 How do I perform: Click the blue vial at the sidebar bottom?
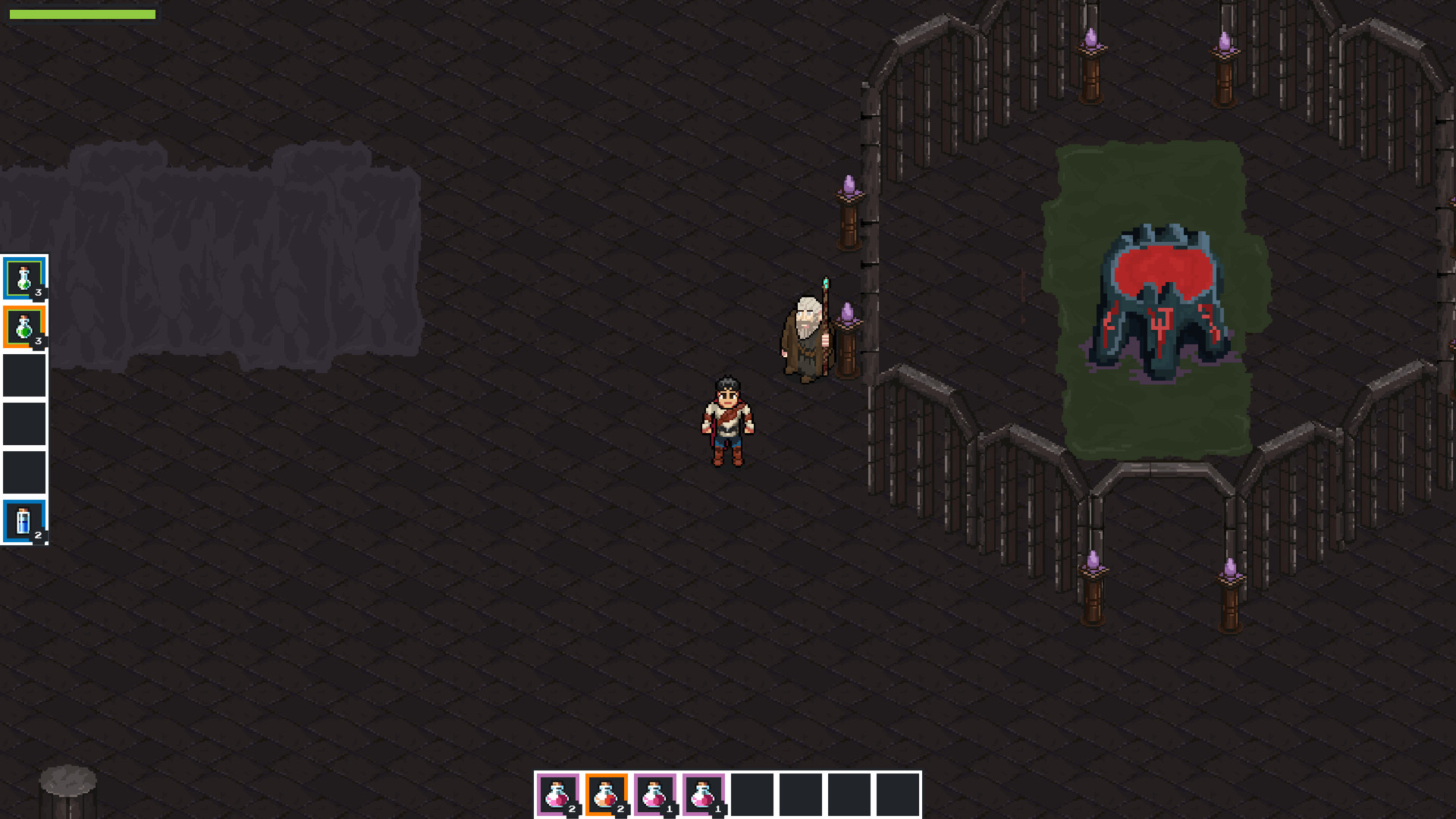coord(26,520)
